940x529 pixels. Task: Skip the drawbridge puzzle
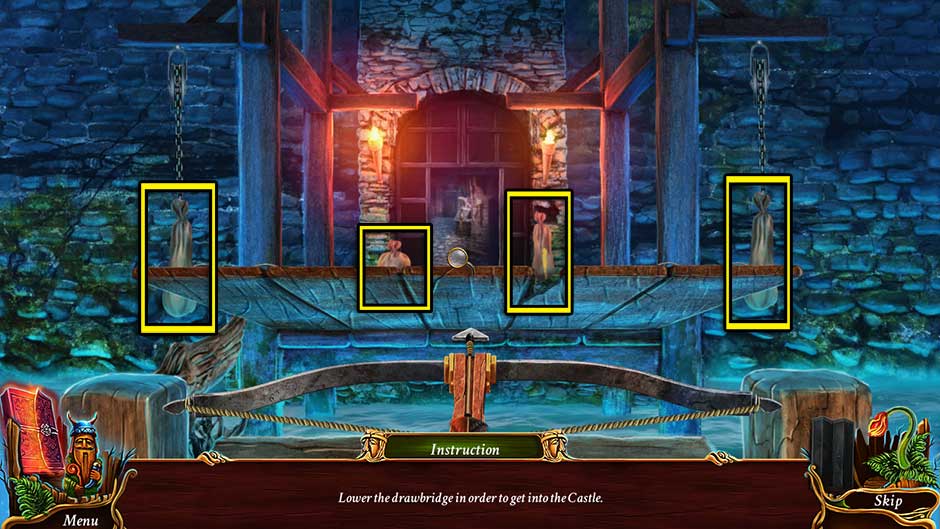pyautogui.click(x=888, y=501)
